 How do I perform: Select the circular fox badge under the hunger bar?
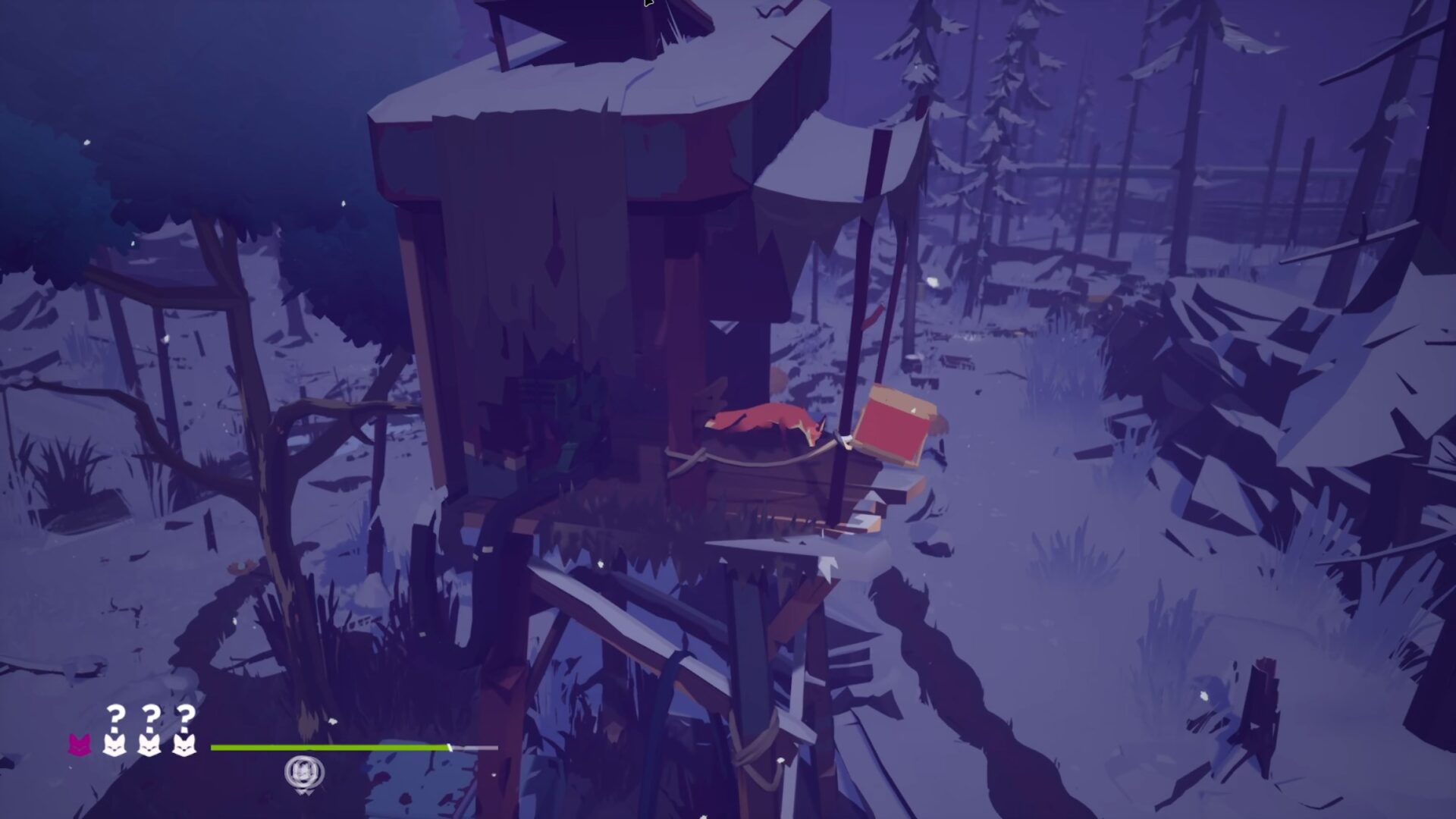click(x=304, y=773)
